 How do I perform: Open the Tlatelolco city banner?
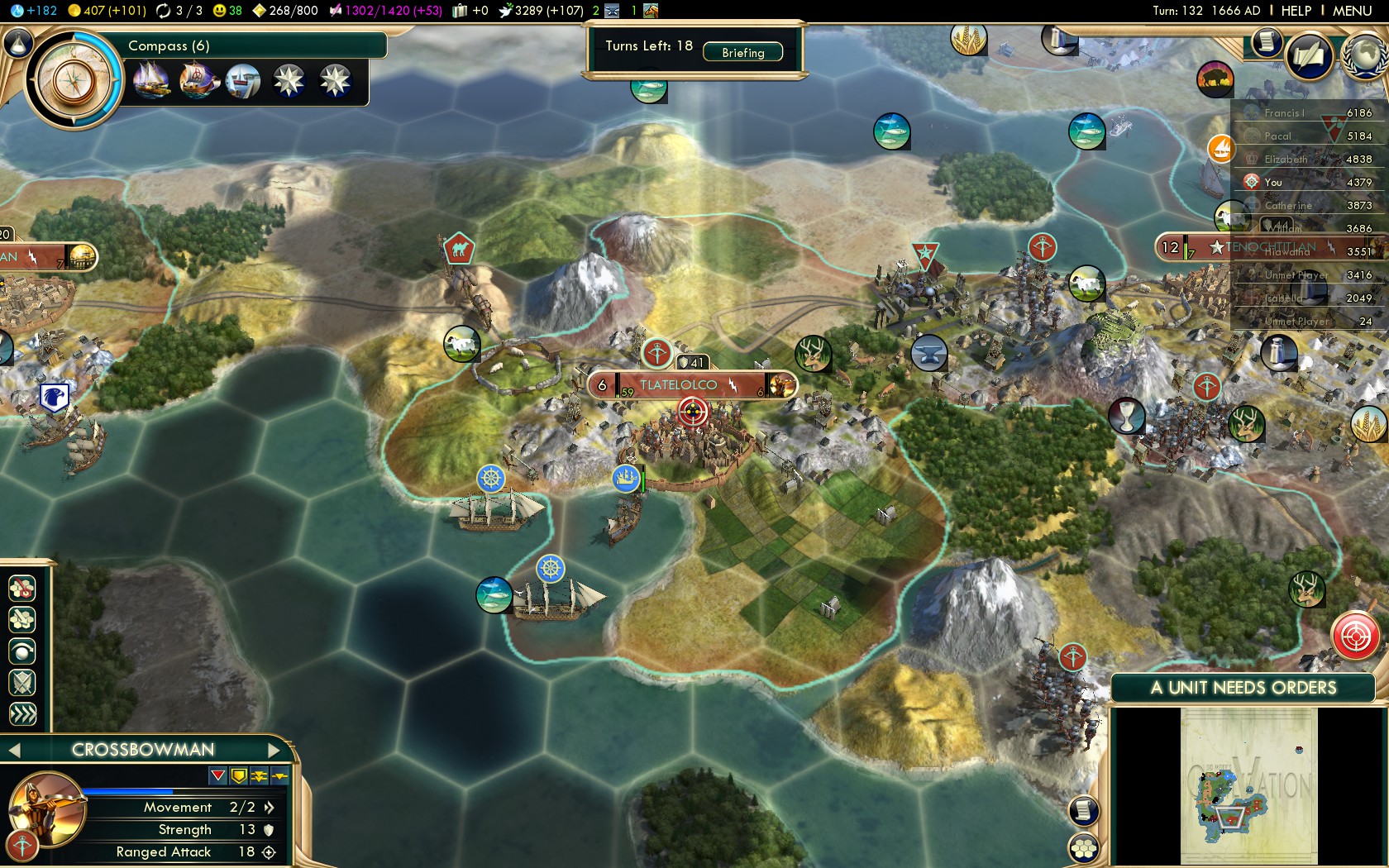[x=680, y=385]
